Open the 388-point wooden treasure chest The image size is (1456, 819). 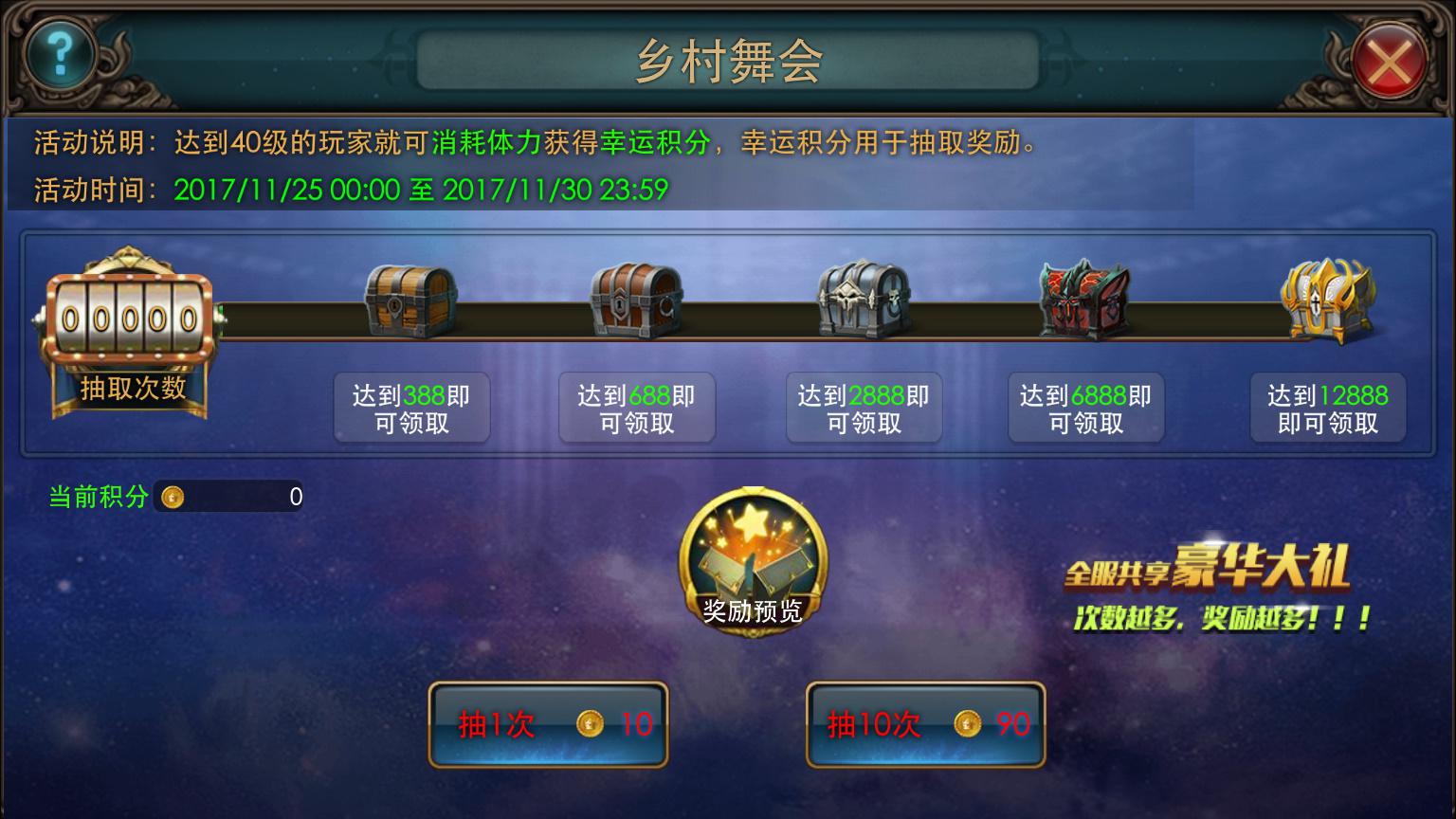(410, 301)
